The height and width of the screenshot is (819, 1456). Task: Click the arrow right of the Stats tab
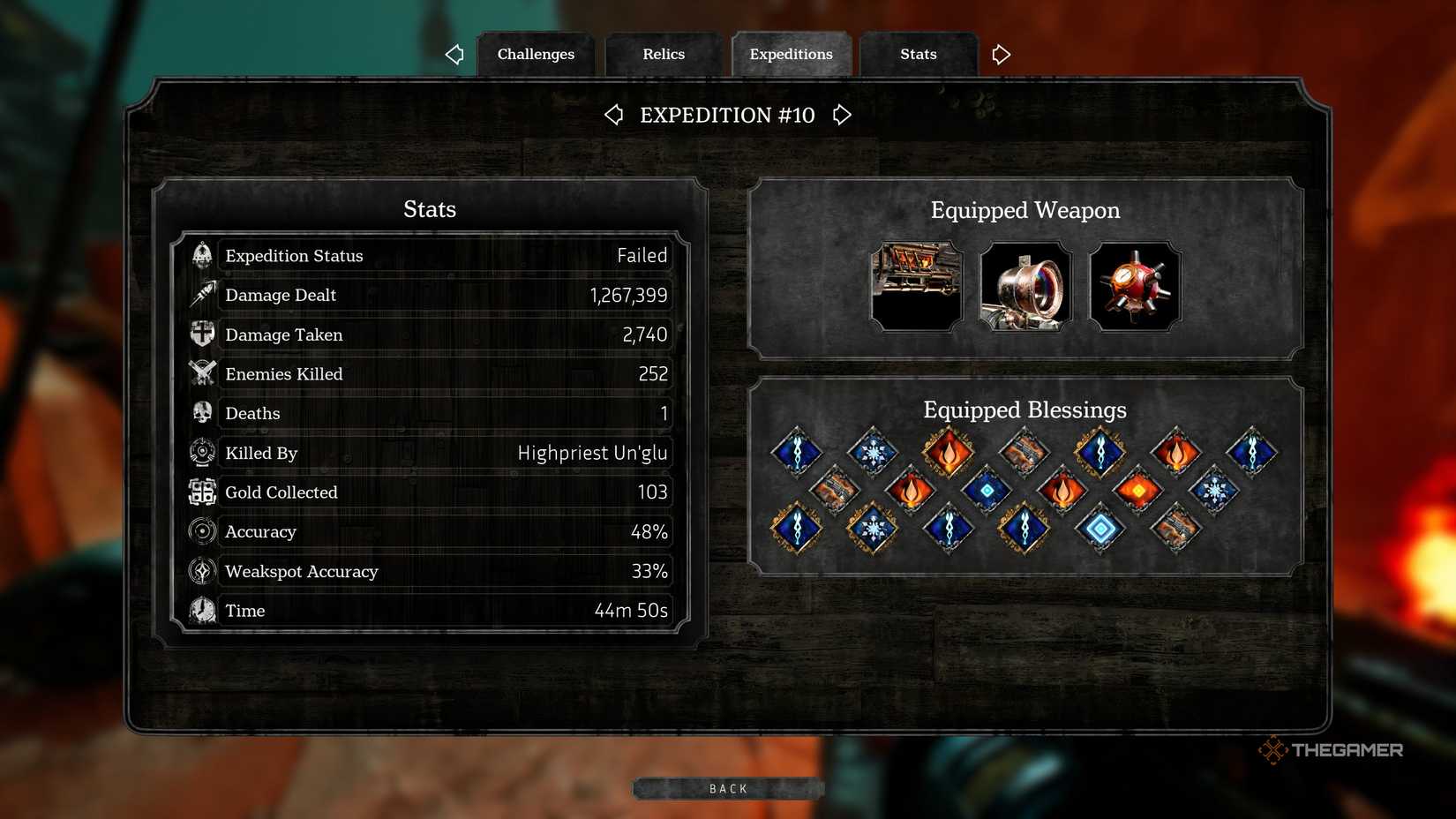pos(1002,54)
